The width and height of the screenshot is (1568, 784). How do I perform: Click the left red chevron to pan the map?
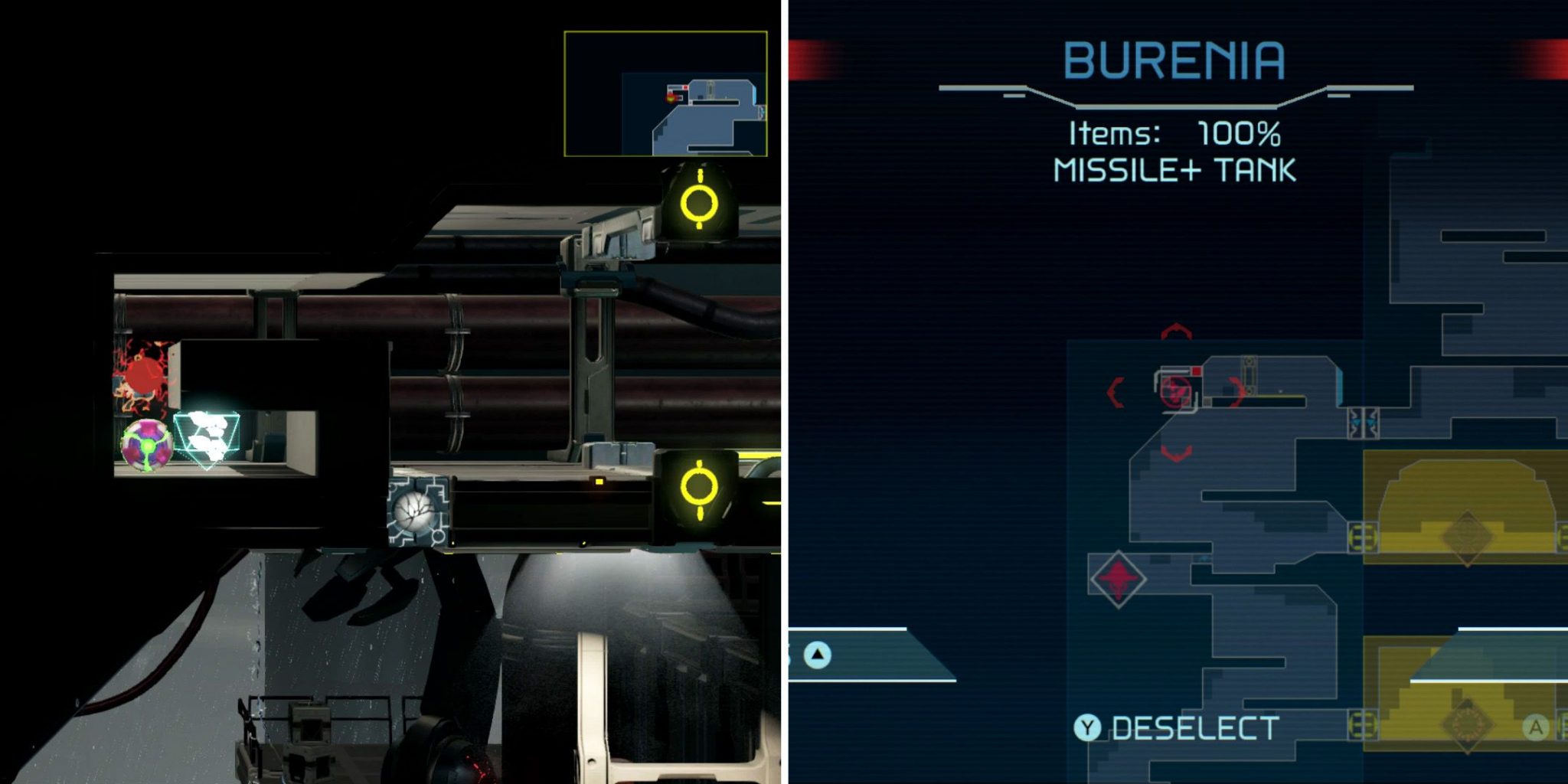click(x=1116, y=392)
